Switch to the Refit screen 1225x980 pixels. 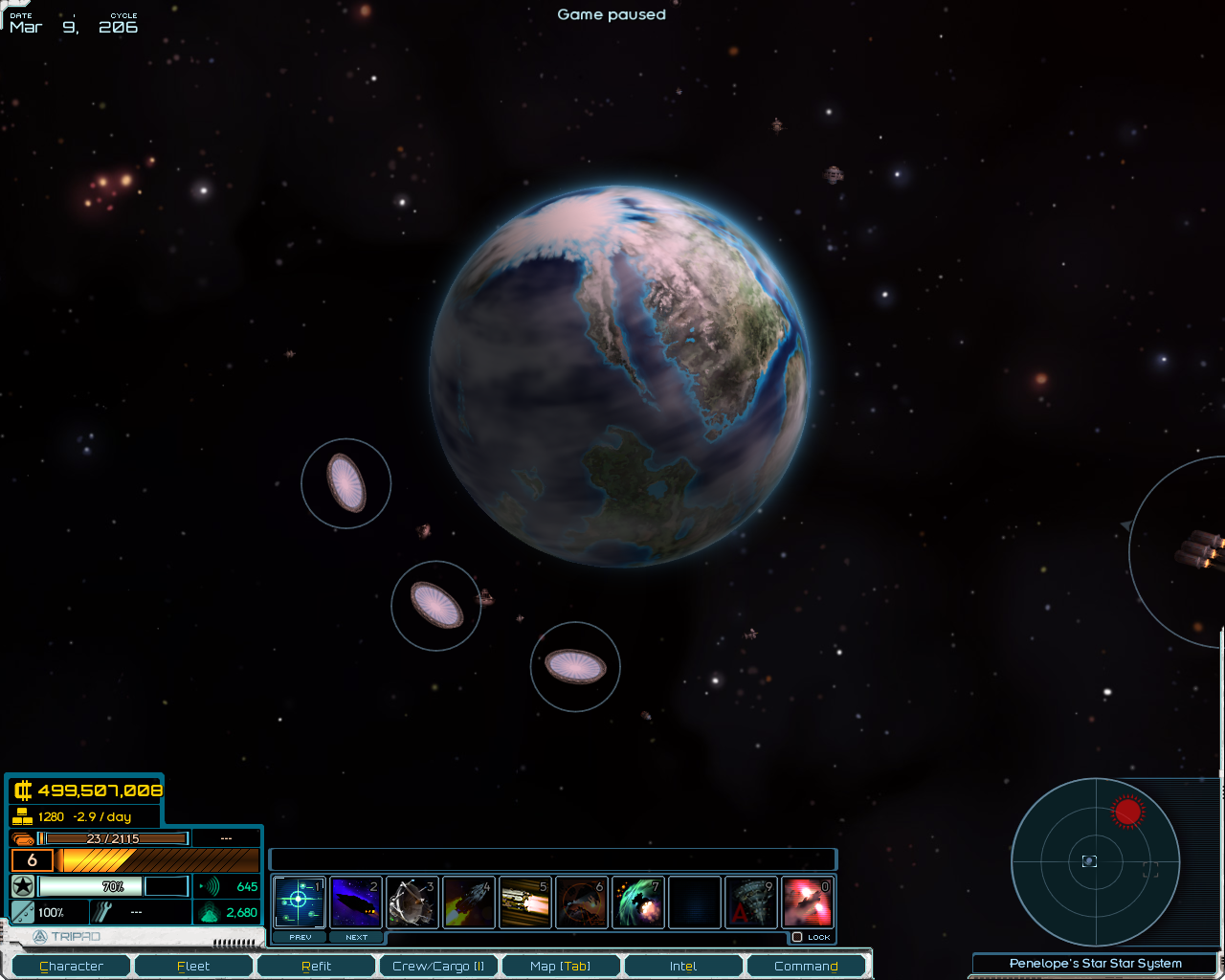[x=316, y=966]
